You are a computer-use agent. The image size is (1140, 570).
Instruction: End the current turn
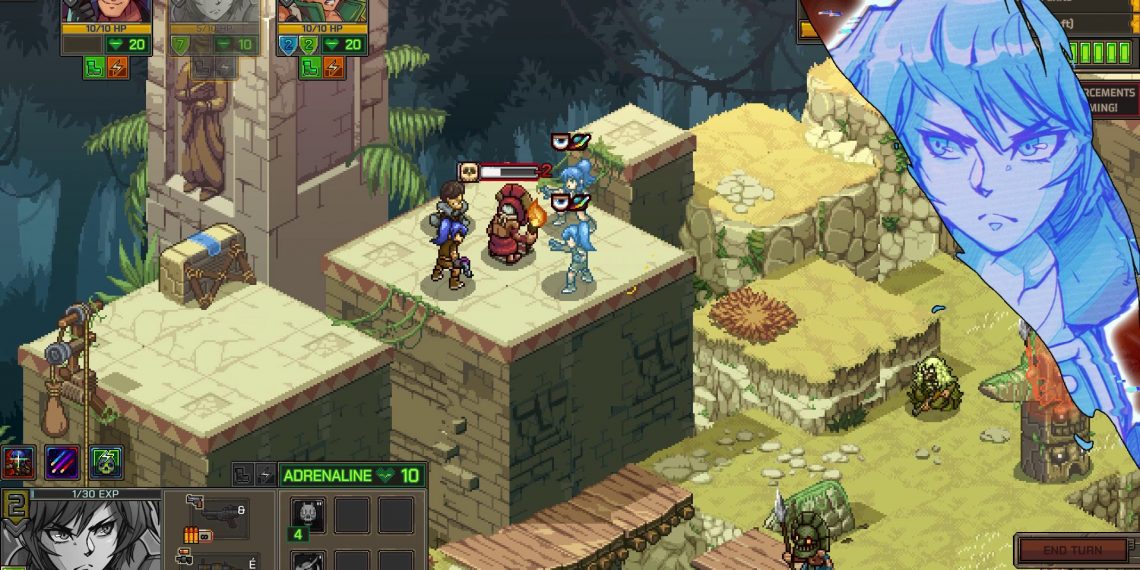pyautogui.click(x=1072, y=550)
